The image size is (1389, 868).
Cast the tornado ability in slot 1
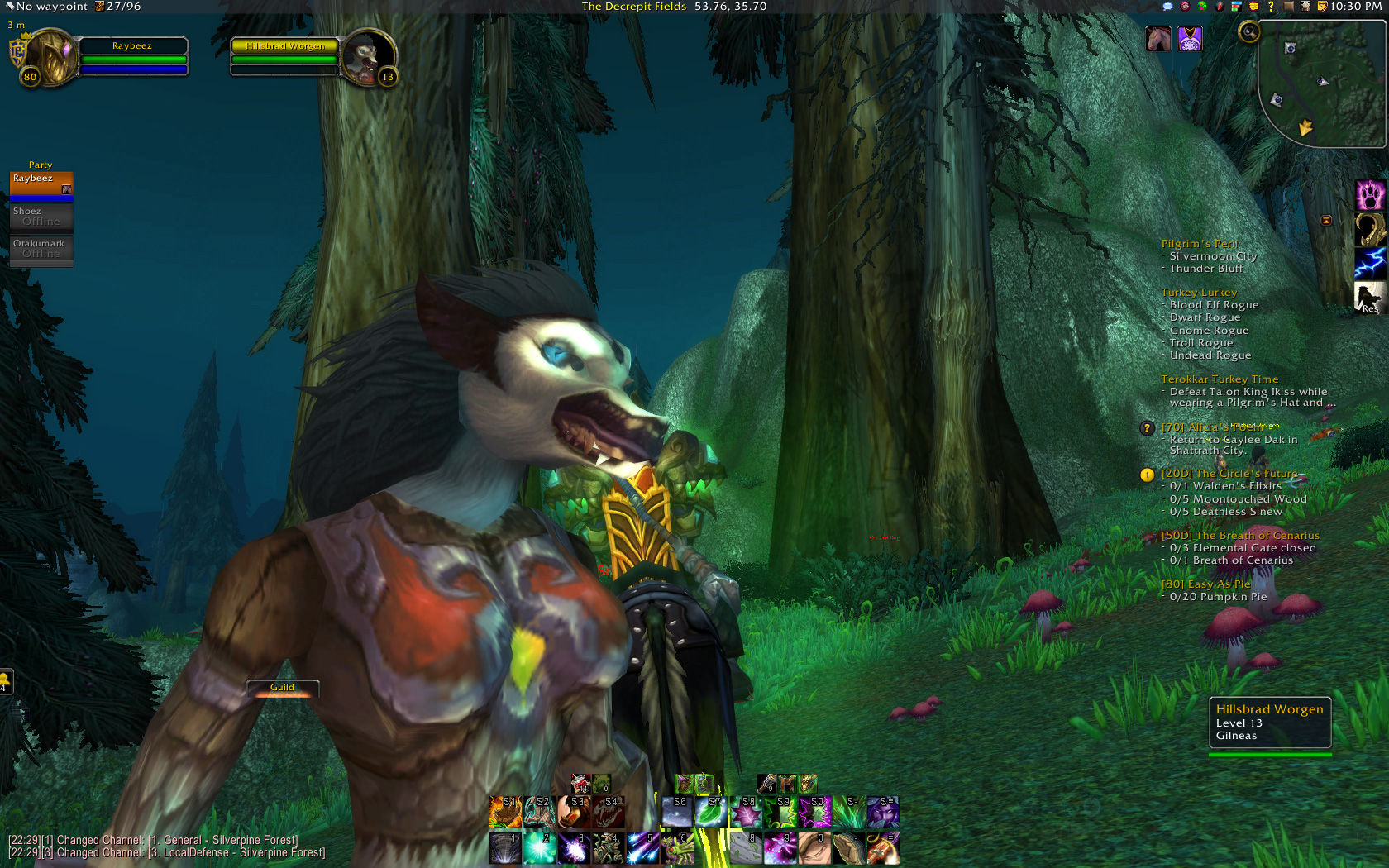pos(505,848)
